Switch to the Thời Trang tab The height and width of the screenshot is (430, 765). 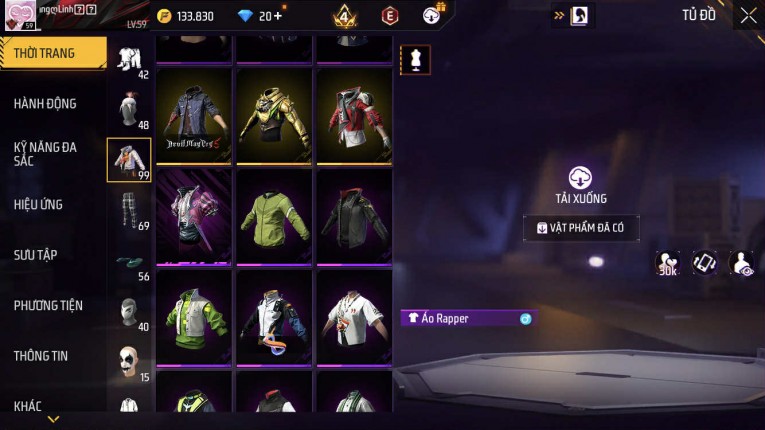click(45, 53)
